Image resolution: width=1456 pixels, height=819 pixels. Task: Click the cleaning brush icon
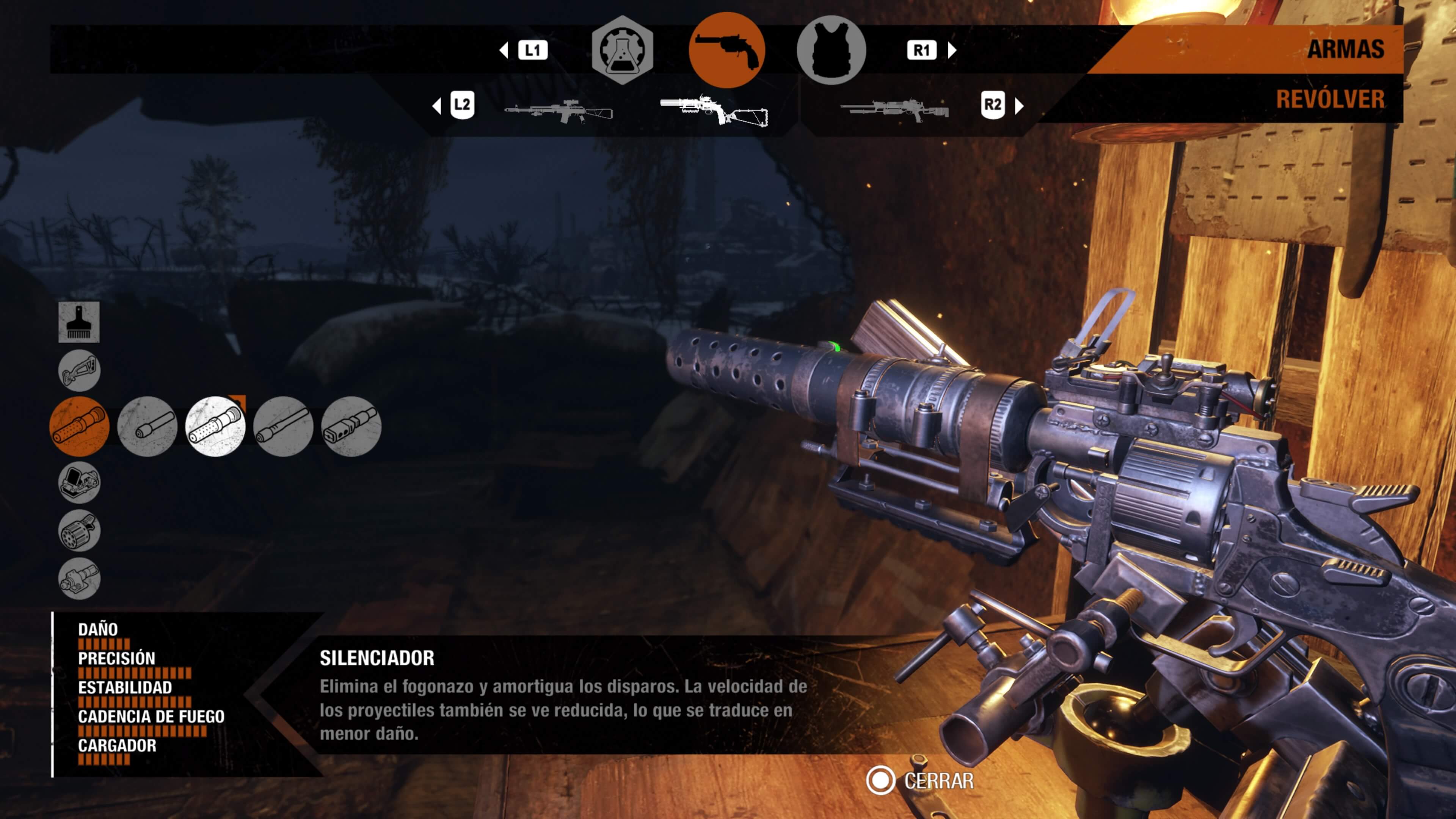click(x=79, y=322)
